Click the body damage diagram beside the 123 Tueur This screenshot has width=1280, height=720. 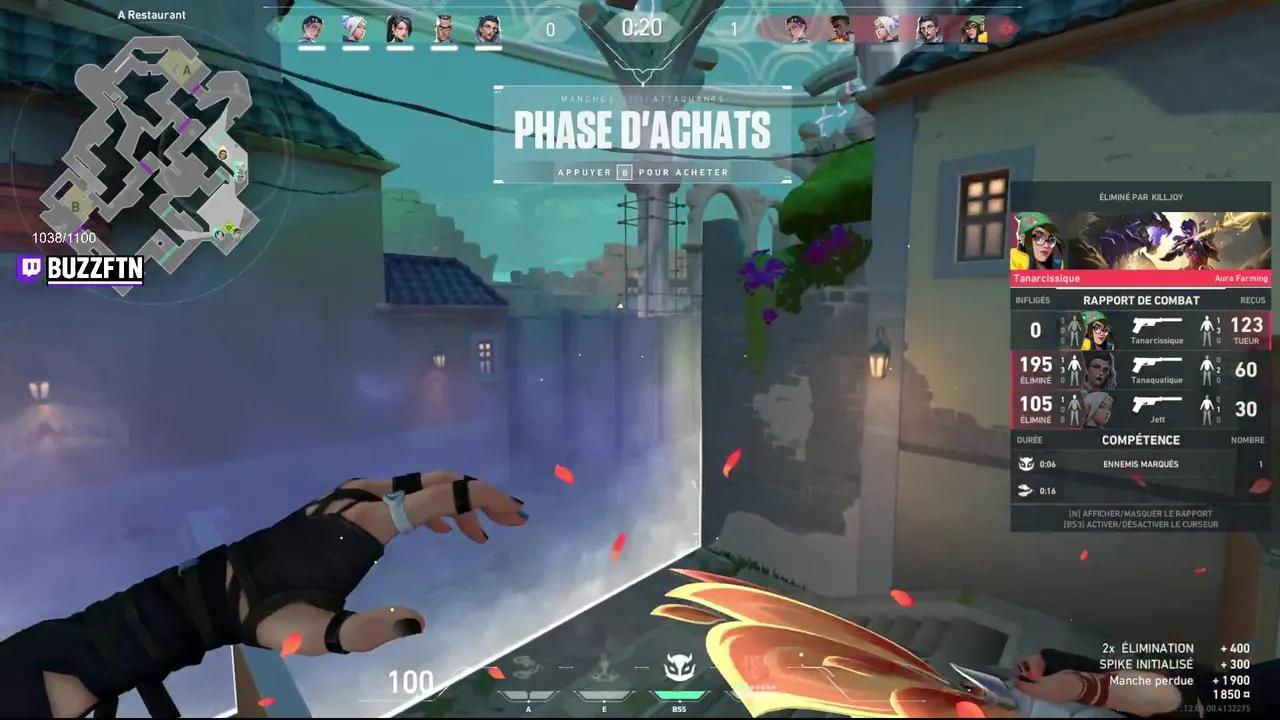[1208, 330]
